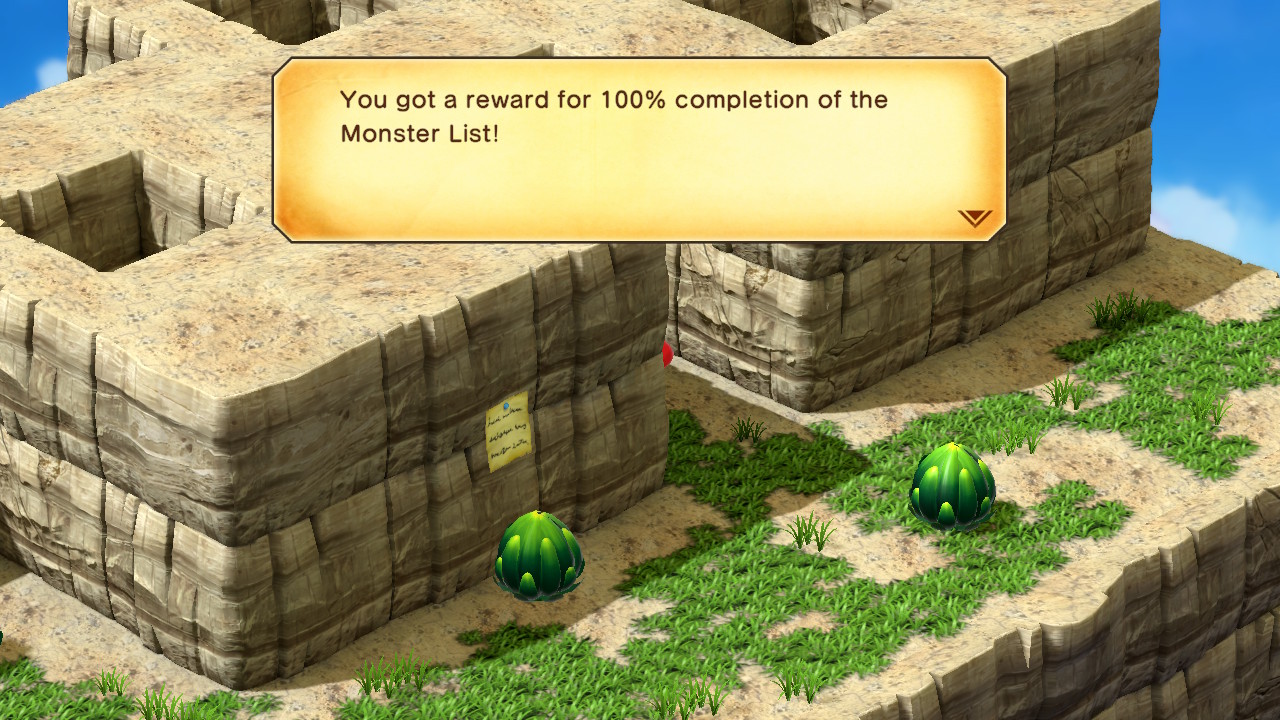Viewport: 1280px width, 720px height.
Task: Click the orange dialog border frame
Action: pyautogui.click(x=637, y=62)
